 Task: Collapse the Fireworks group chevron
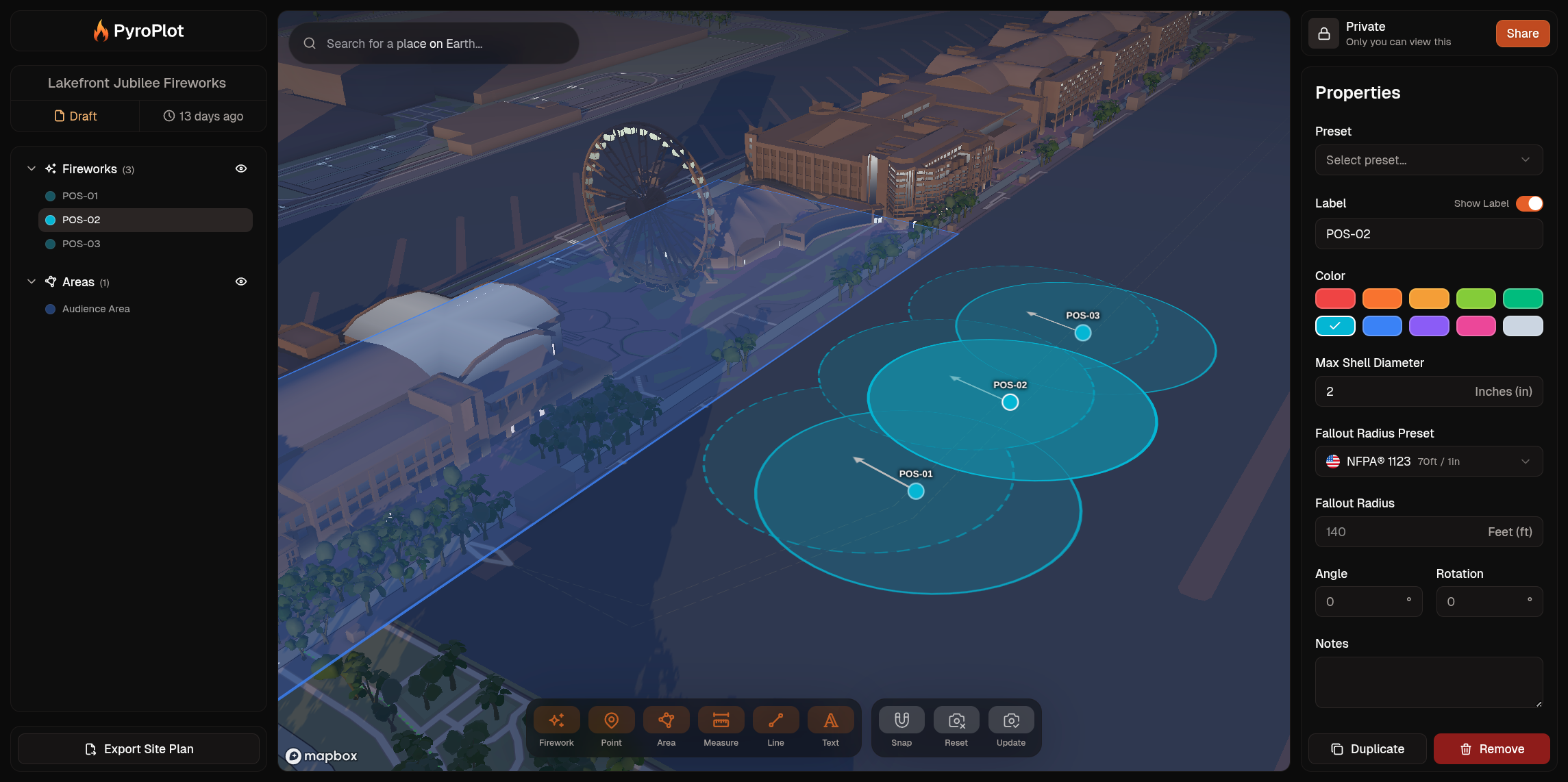click(32, 168)
